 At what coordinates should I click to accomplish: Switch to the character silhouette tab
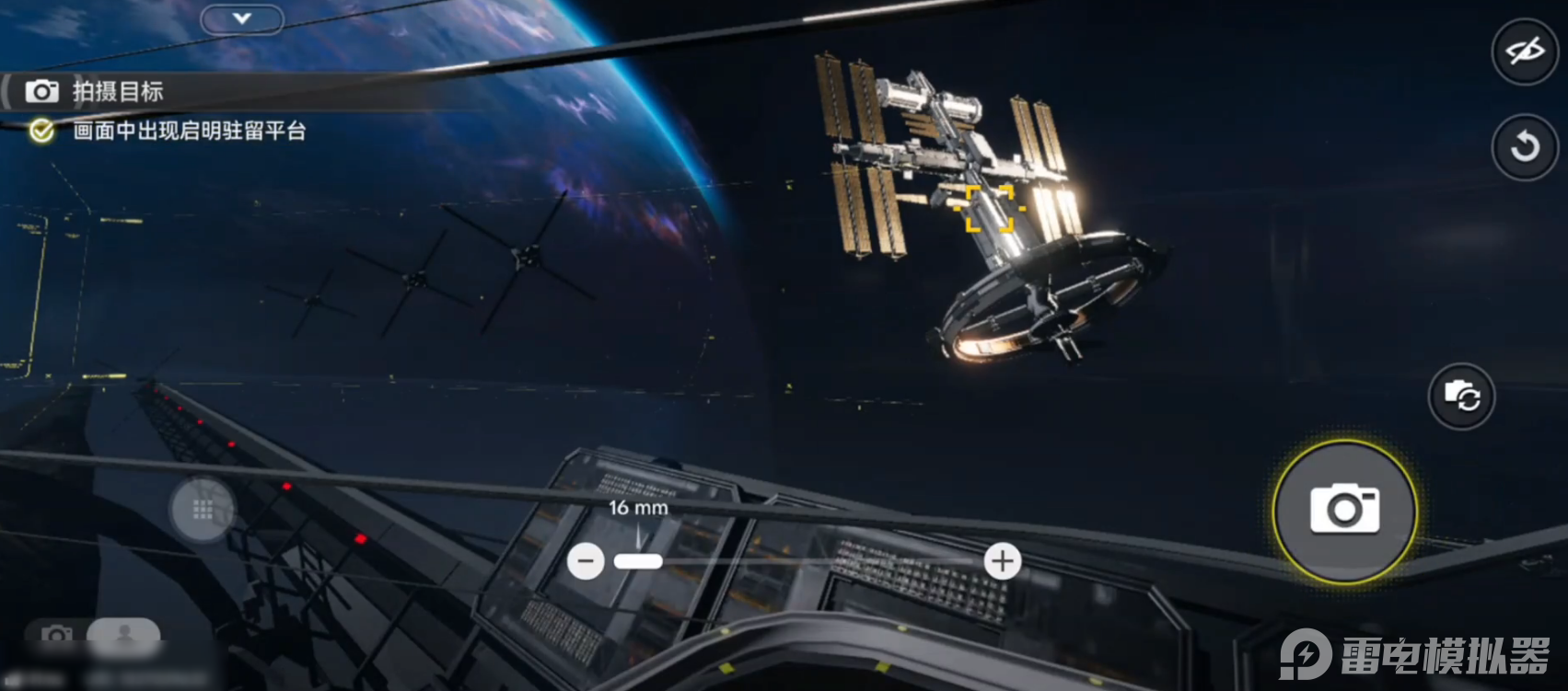(x=124, y=634)
